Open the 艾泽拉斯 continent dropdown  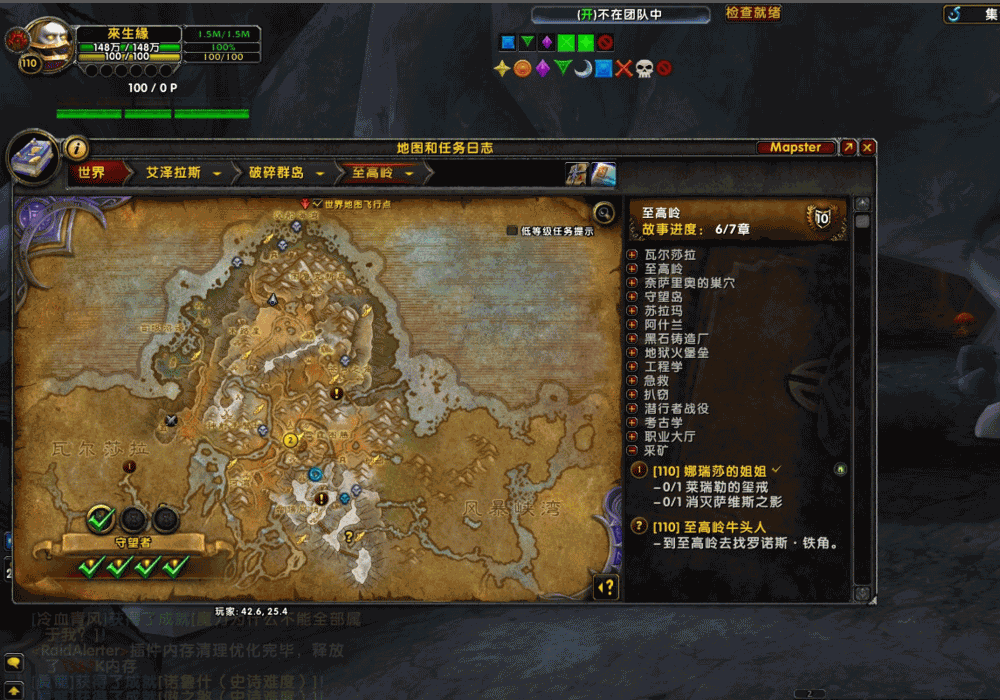(x=217, y=173)
